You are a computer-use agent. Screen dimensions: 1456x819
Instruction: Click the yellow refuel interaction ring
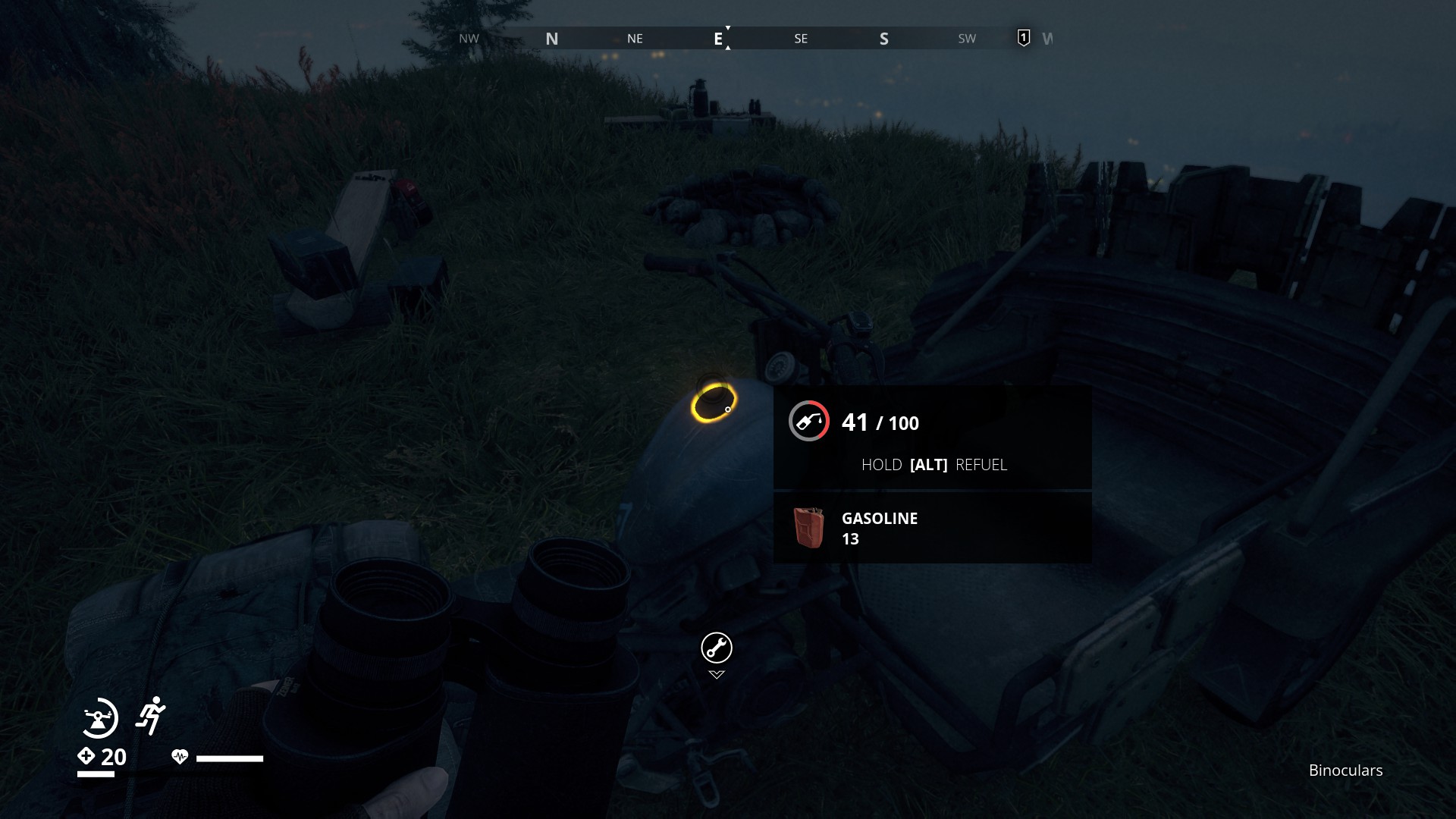click(x=713, y=403)
